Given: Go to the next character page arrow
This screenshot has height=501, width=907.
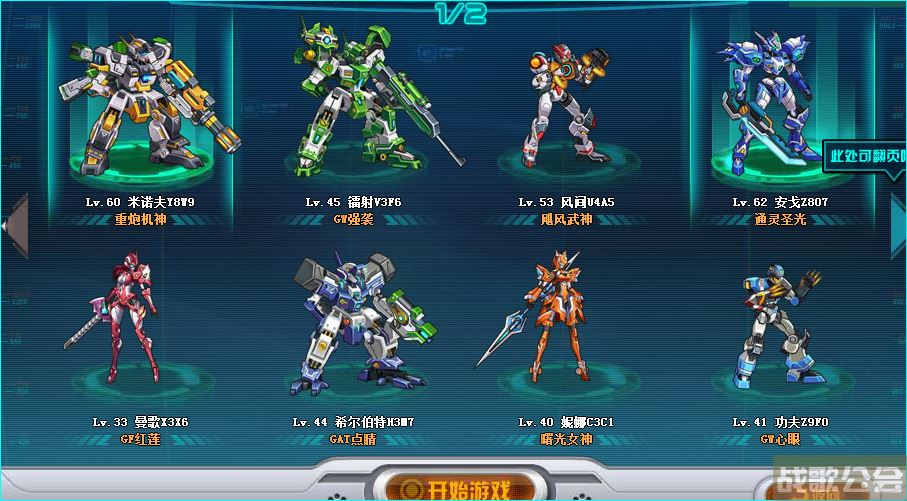Looking at the screenshot, I should [x=897, y=225].
